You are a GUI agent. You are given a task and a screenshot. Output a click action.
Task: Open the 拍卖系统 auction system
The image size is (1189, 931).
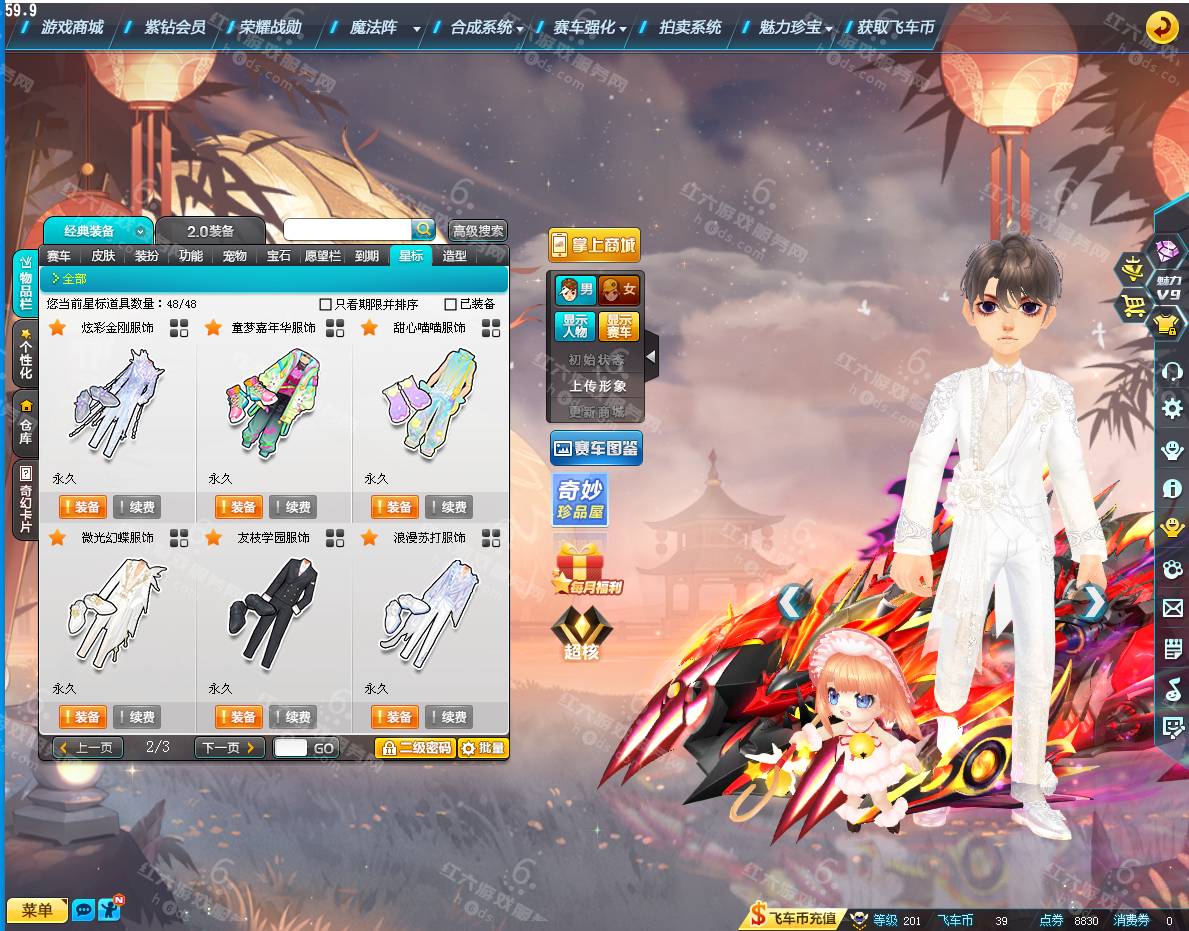(690, 27)
